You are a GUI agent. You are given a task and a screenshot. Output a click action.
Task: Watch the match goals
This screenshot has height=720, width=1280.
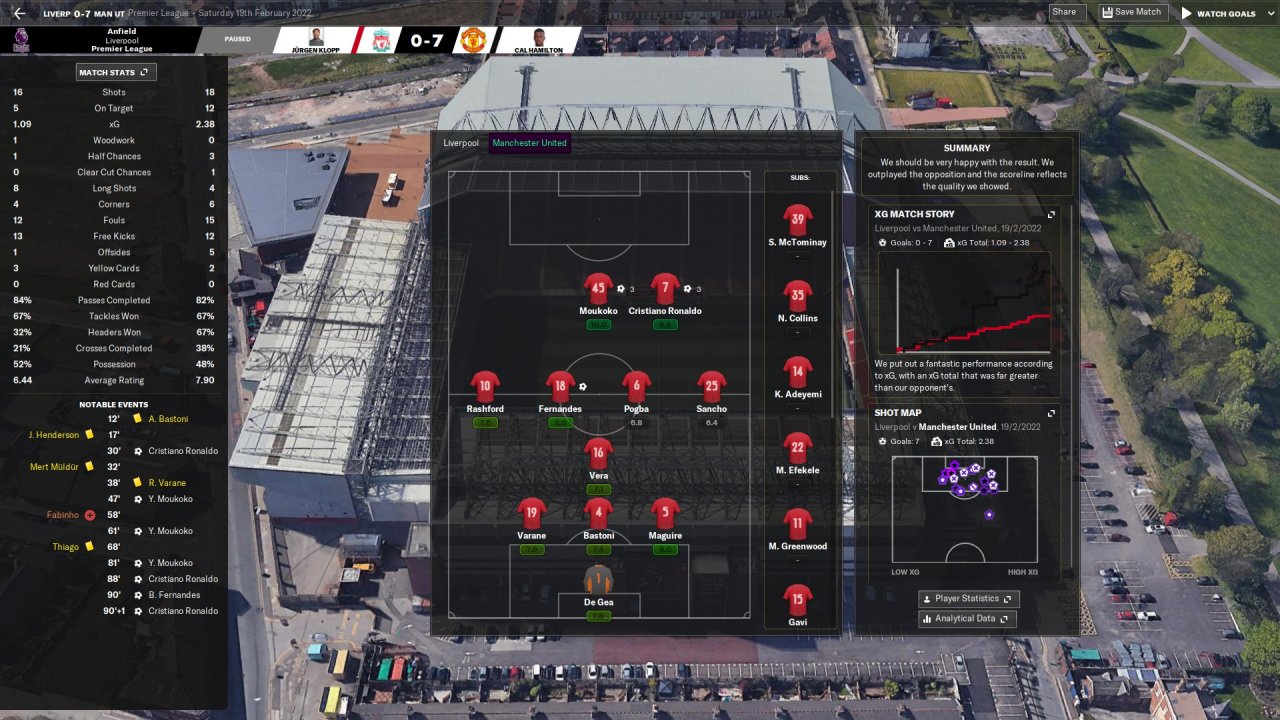(x=1218, y=13)
